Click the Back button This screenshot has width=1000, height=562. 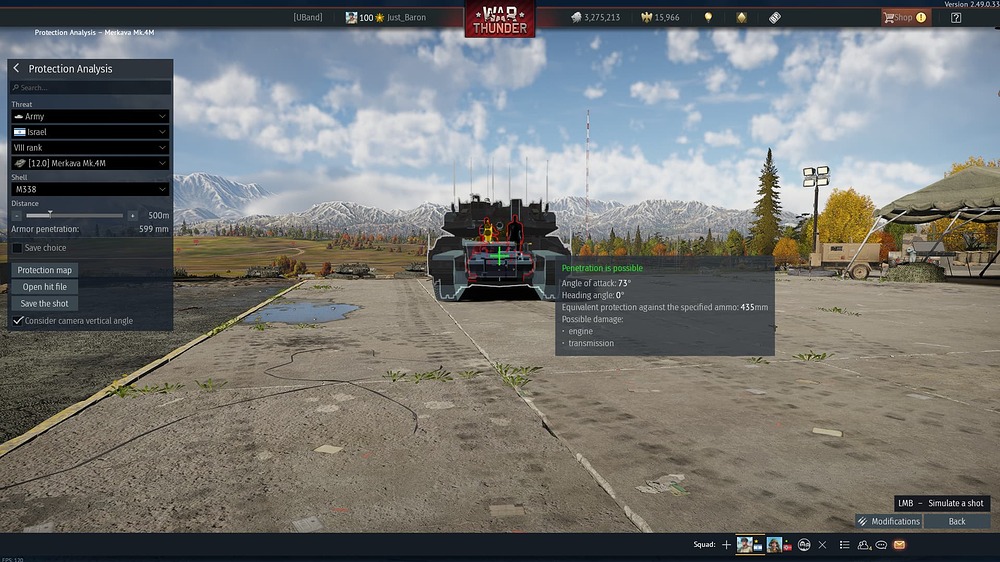point(957,521)
